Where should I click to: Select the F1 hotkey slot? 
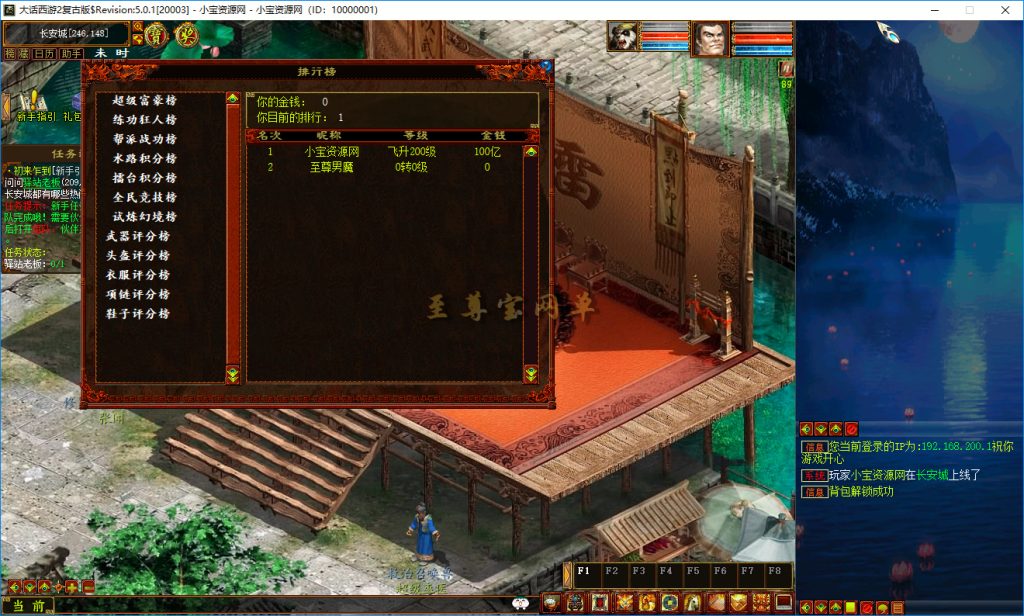click(582, 572)
